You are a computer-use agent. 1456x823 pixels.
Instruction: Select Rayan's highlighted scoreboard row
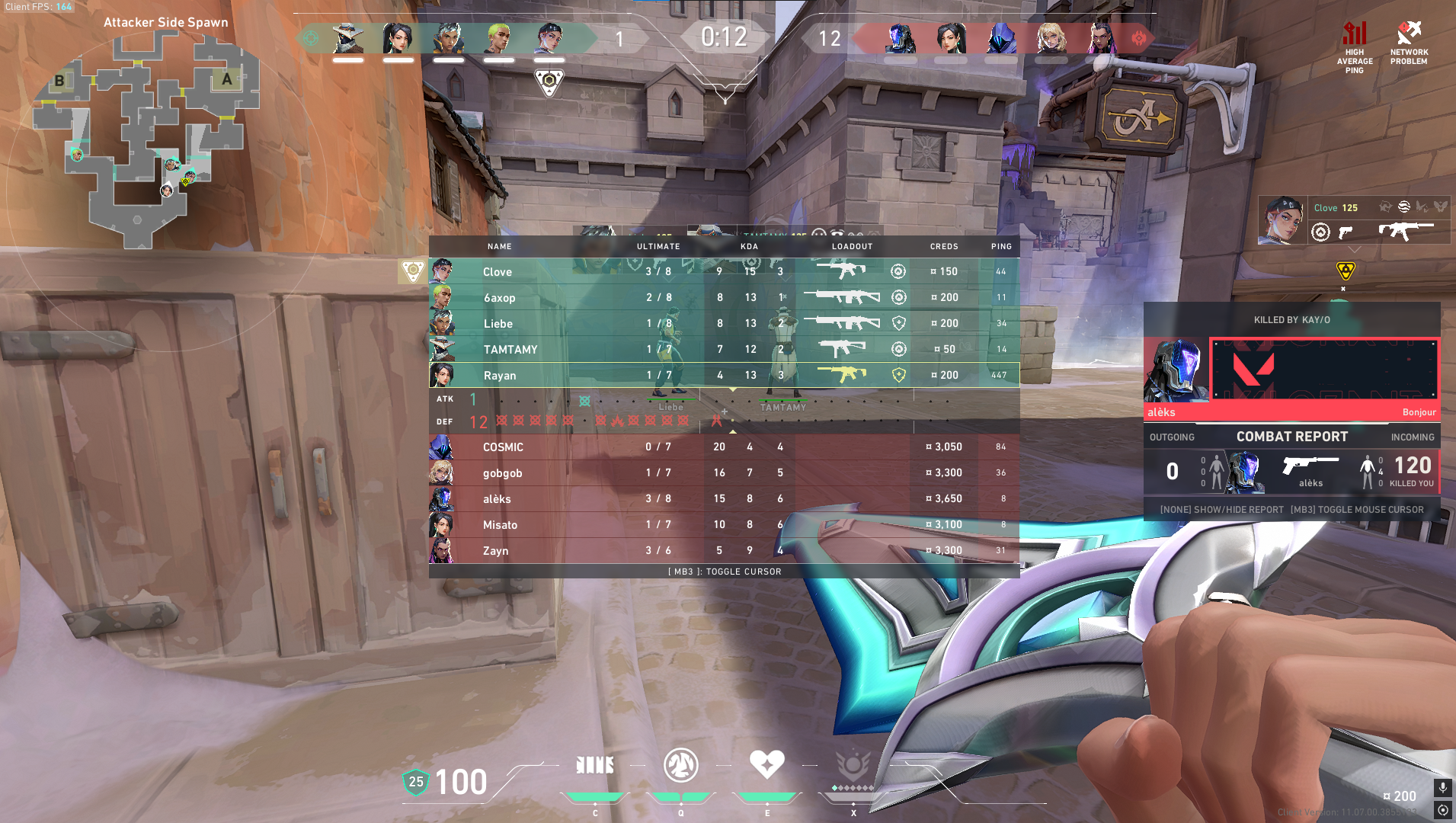click(724, 375)
